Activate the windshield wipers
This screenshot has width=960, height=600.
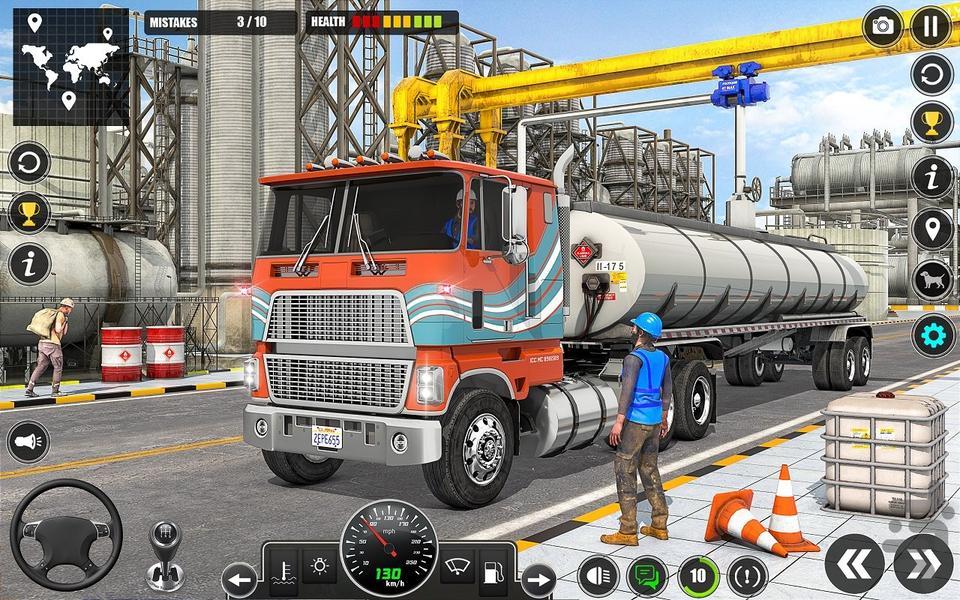coord(457,567)
